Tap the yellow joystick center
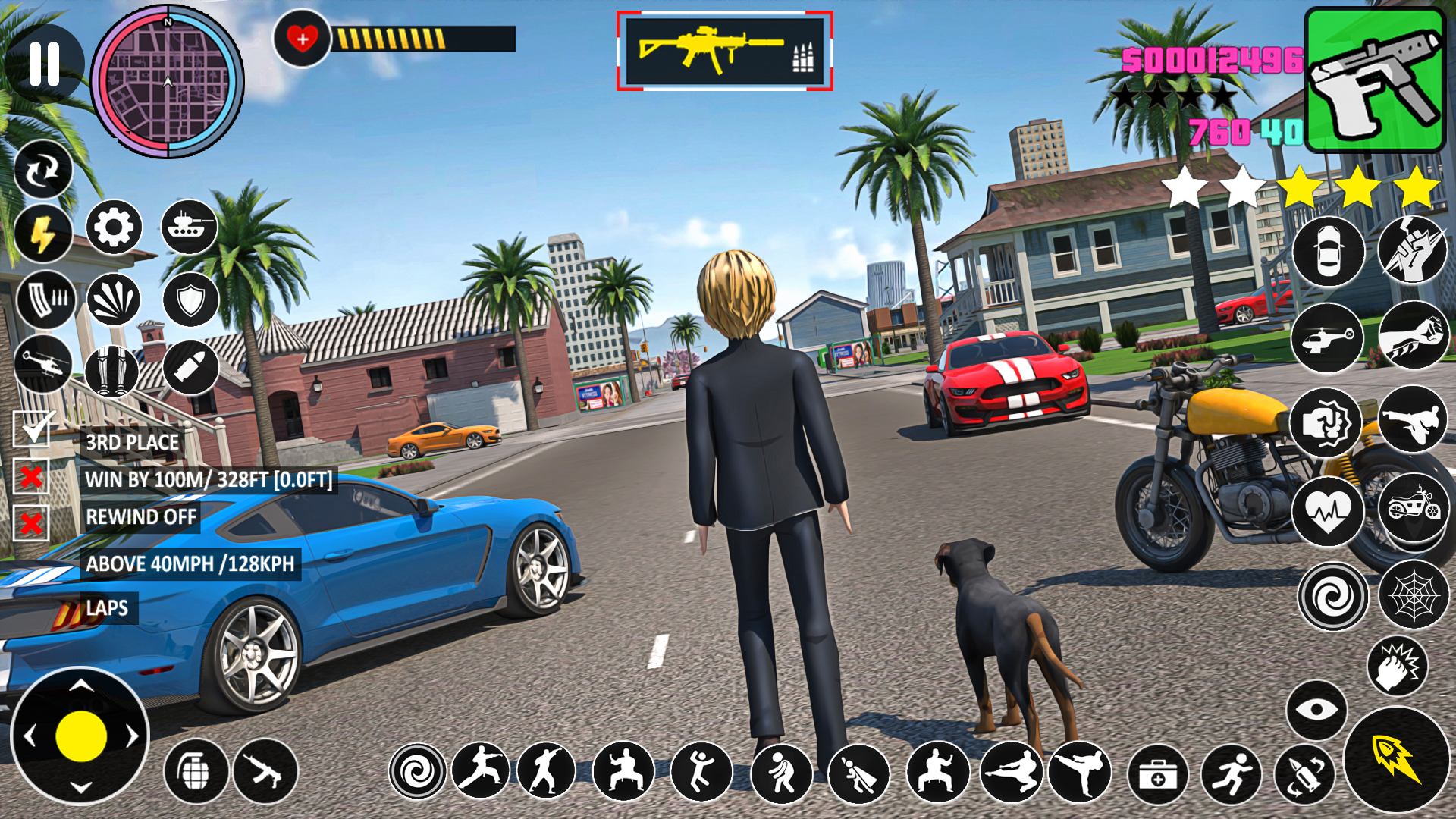 point(80,736)
